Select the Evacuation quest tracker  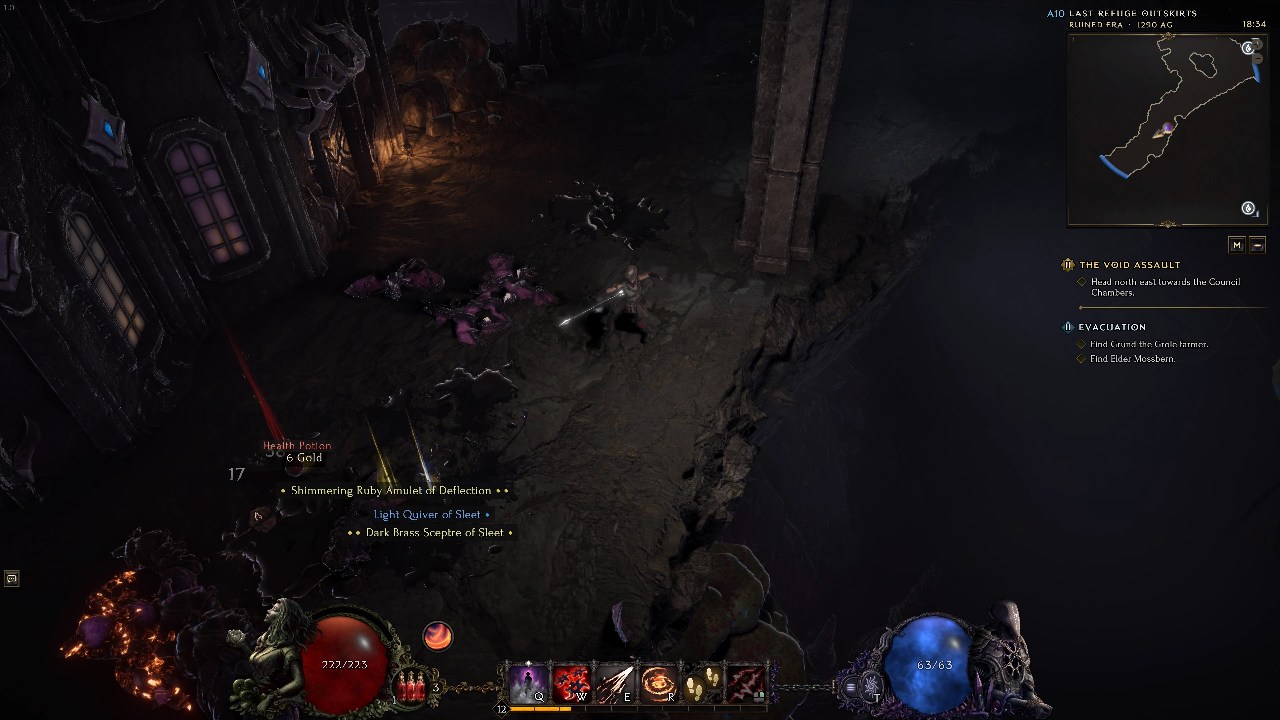point(1111,327)
